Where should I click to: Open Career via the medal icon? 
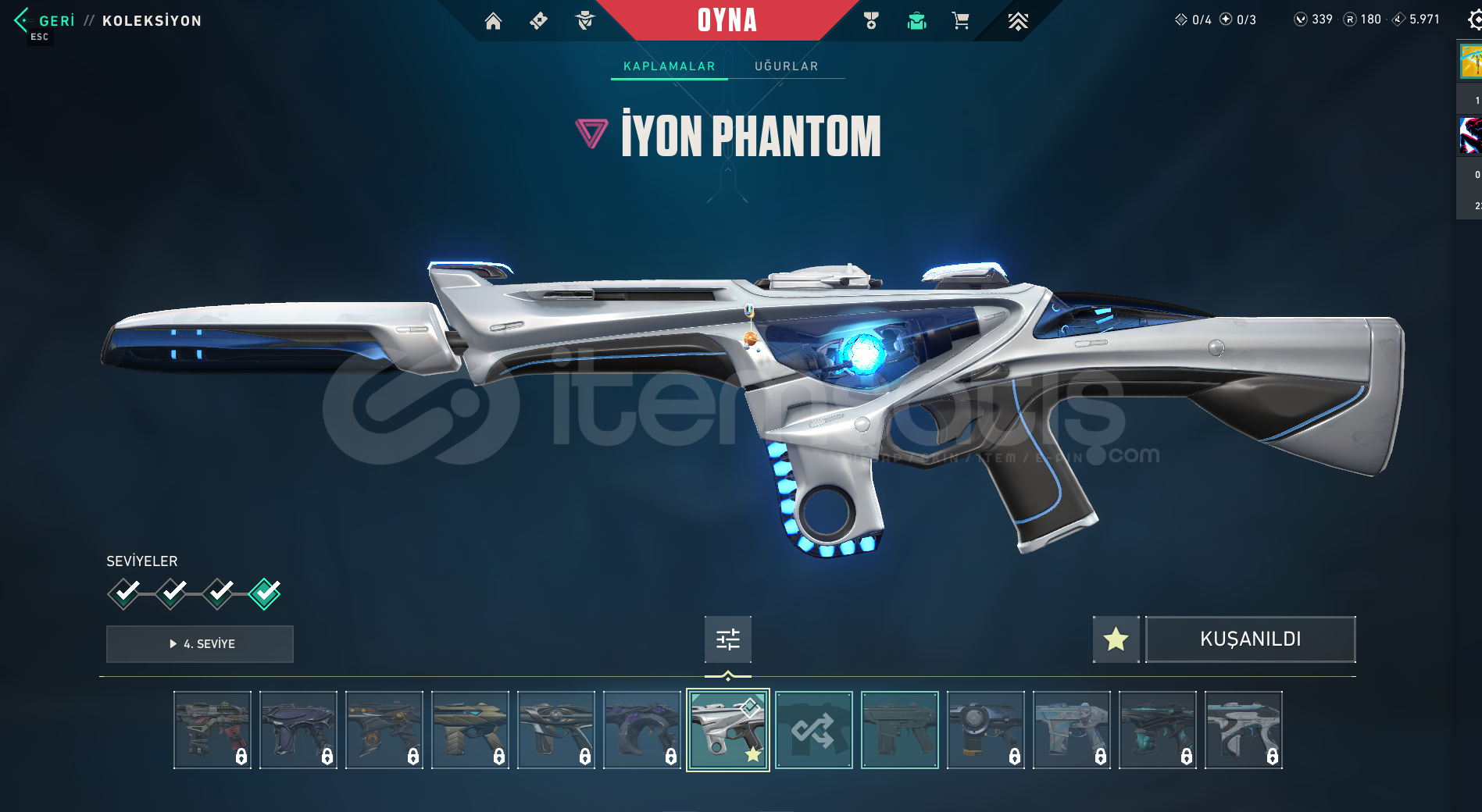pyautogui.click(x=870, y=21)
